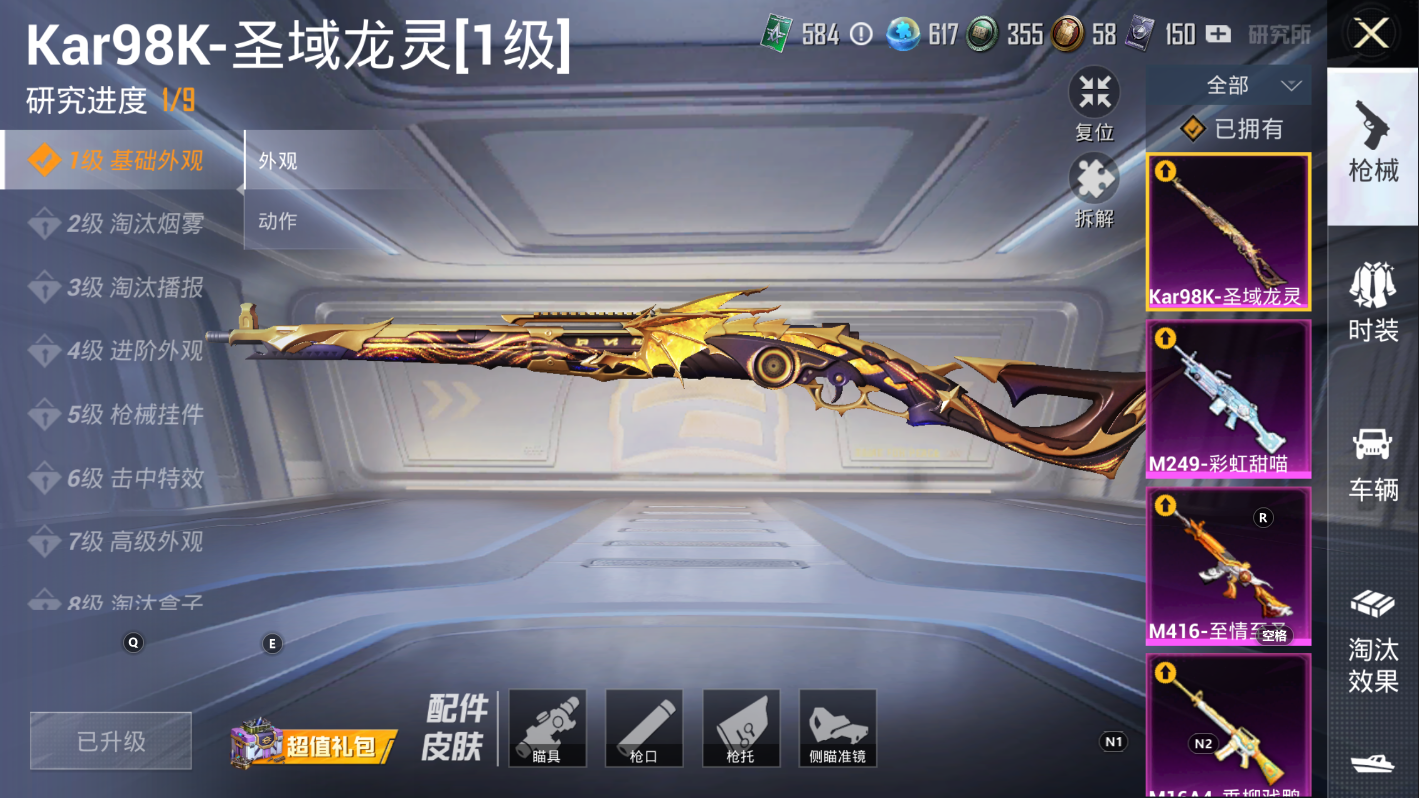Select the 瞄具 scope attachment skin slot
Image resolution: width=1419 pixels, height=798 pixels.
click(547, 728)
